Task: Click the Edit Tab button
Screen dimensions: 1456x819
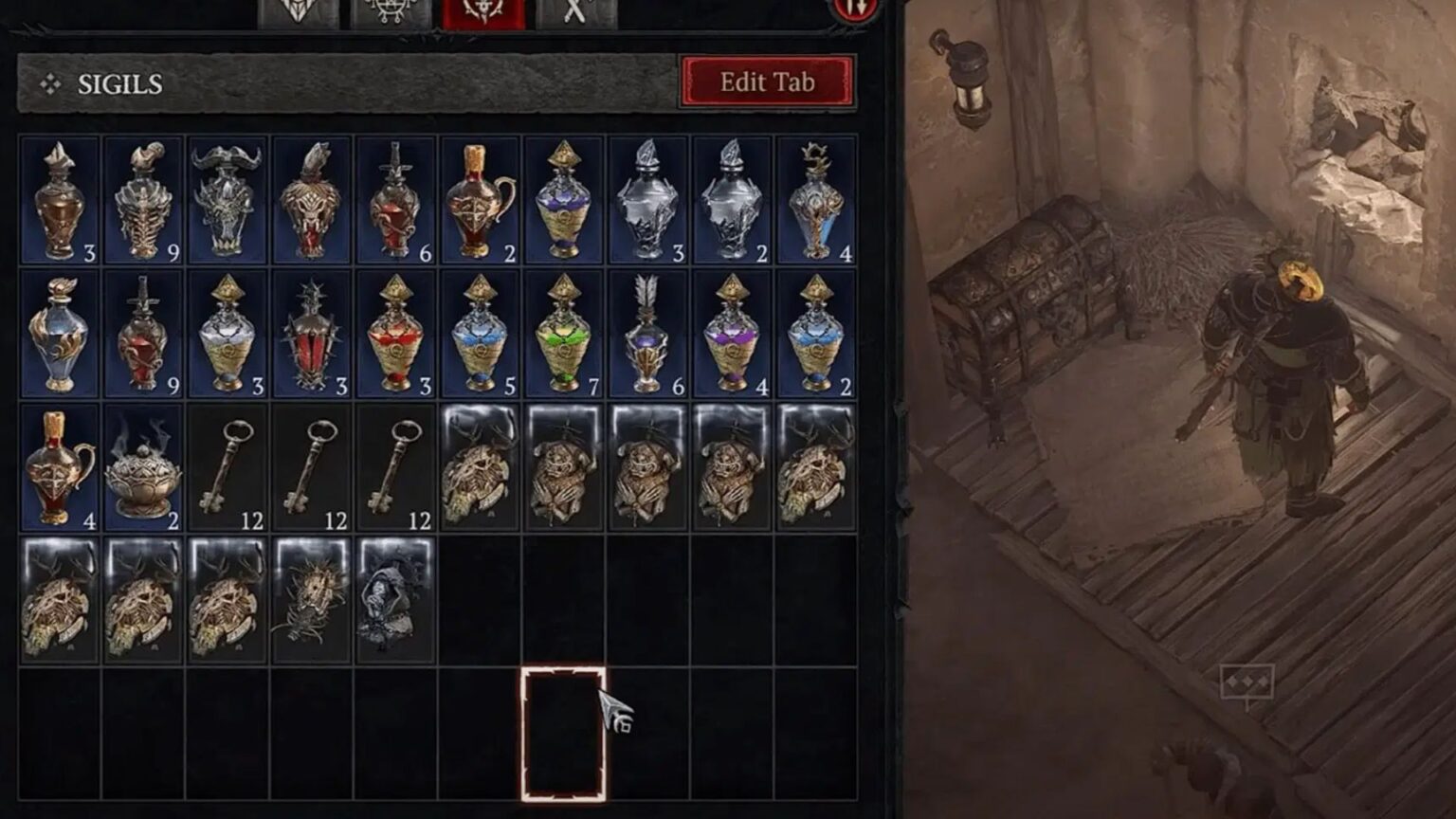Action: (x=768, y=82)
